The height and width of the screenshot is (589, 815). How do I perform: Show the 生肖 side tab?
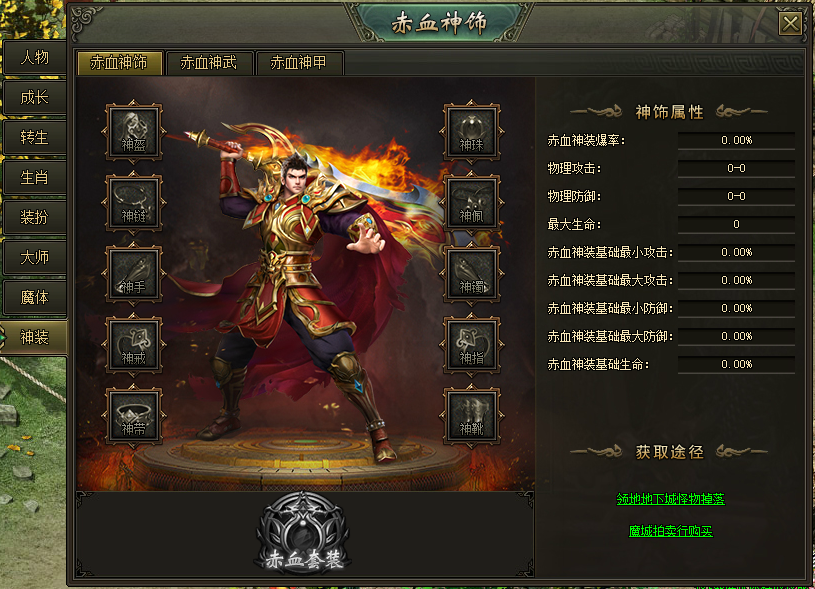(34, 178)
